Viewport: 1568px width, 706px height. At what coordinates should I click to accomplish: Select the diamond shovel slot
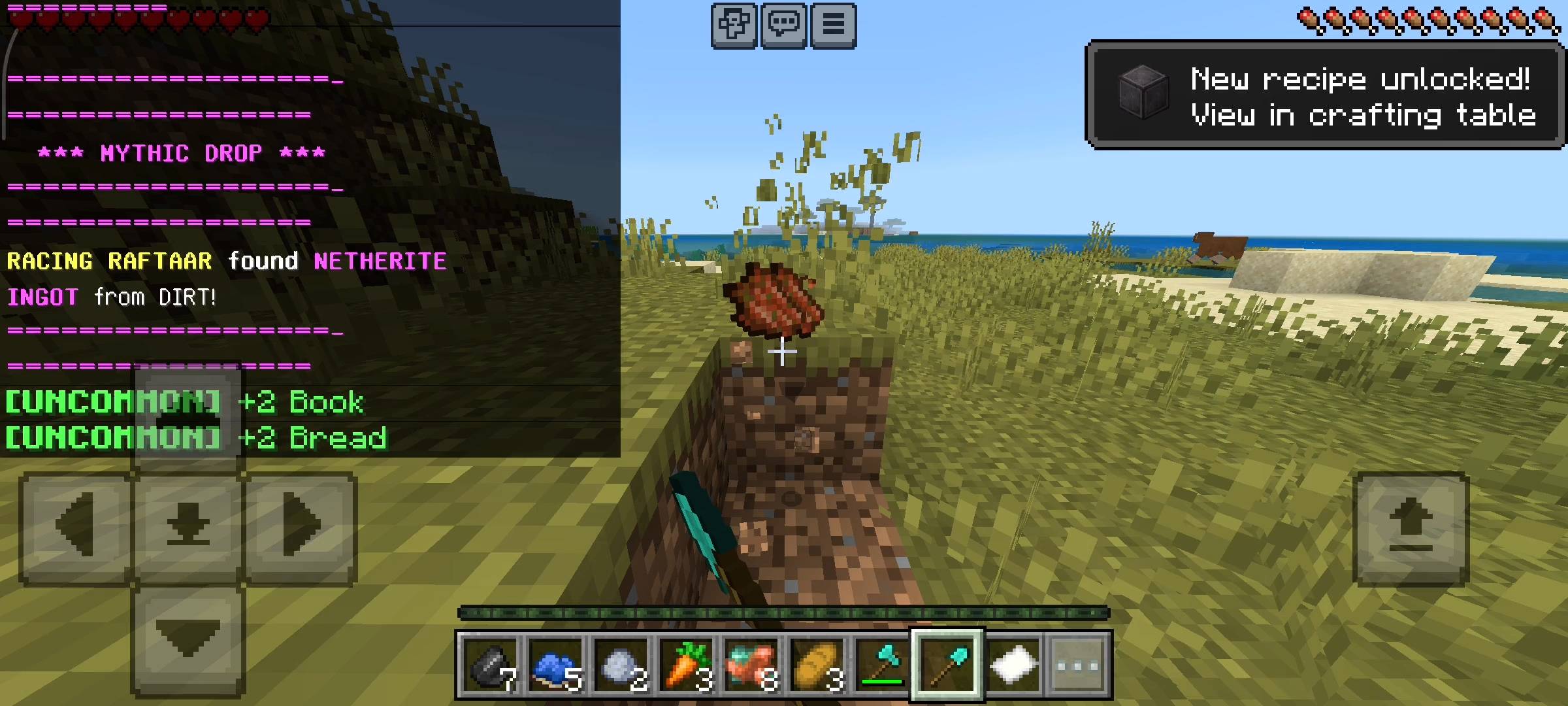(947, 665)
